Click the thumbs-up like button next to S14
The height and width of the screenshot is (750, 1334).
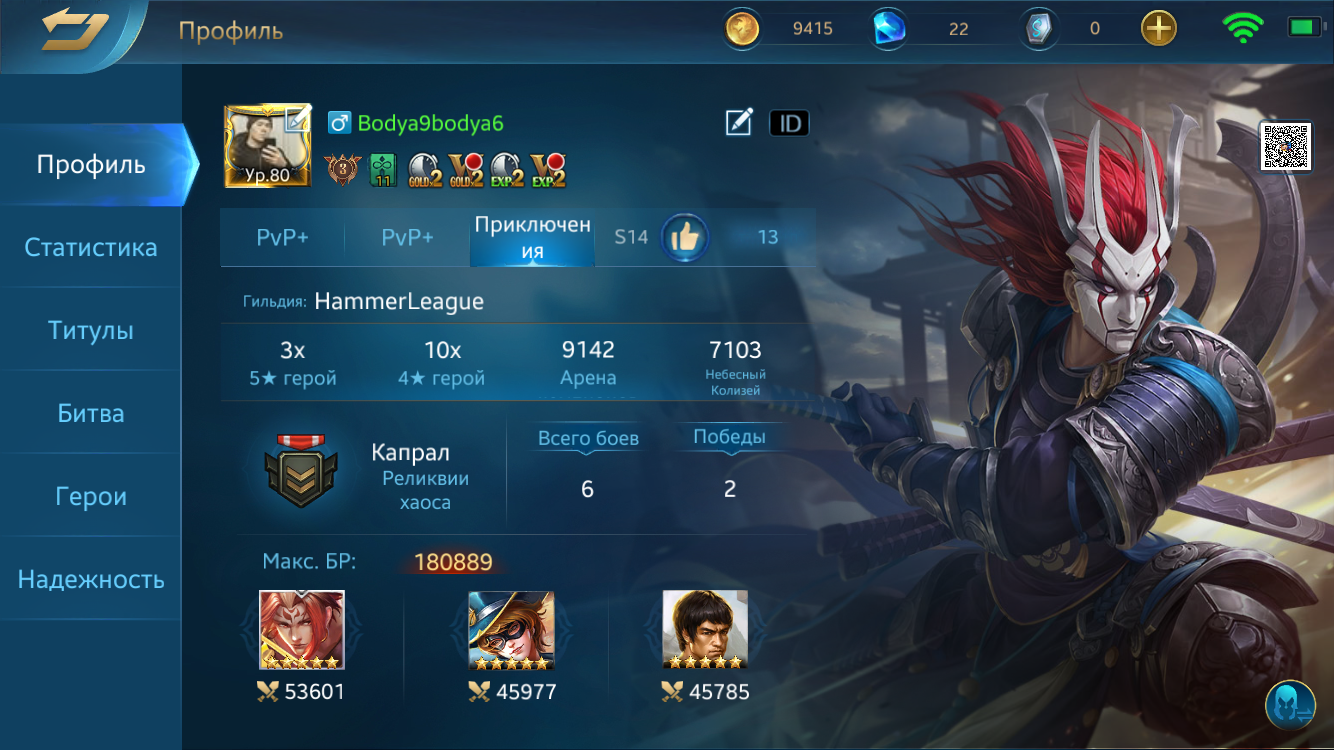coord(685,238)
